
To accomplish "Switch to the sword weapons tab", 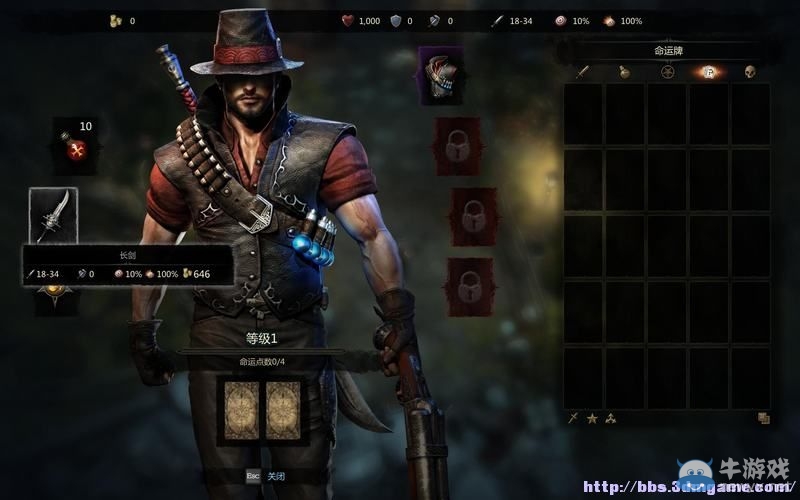I will 583,72.
